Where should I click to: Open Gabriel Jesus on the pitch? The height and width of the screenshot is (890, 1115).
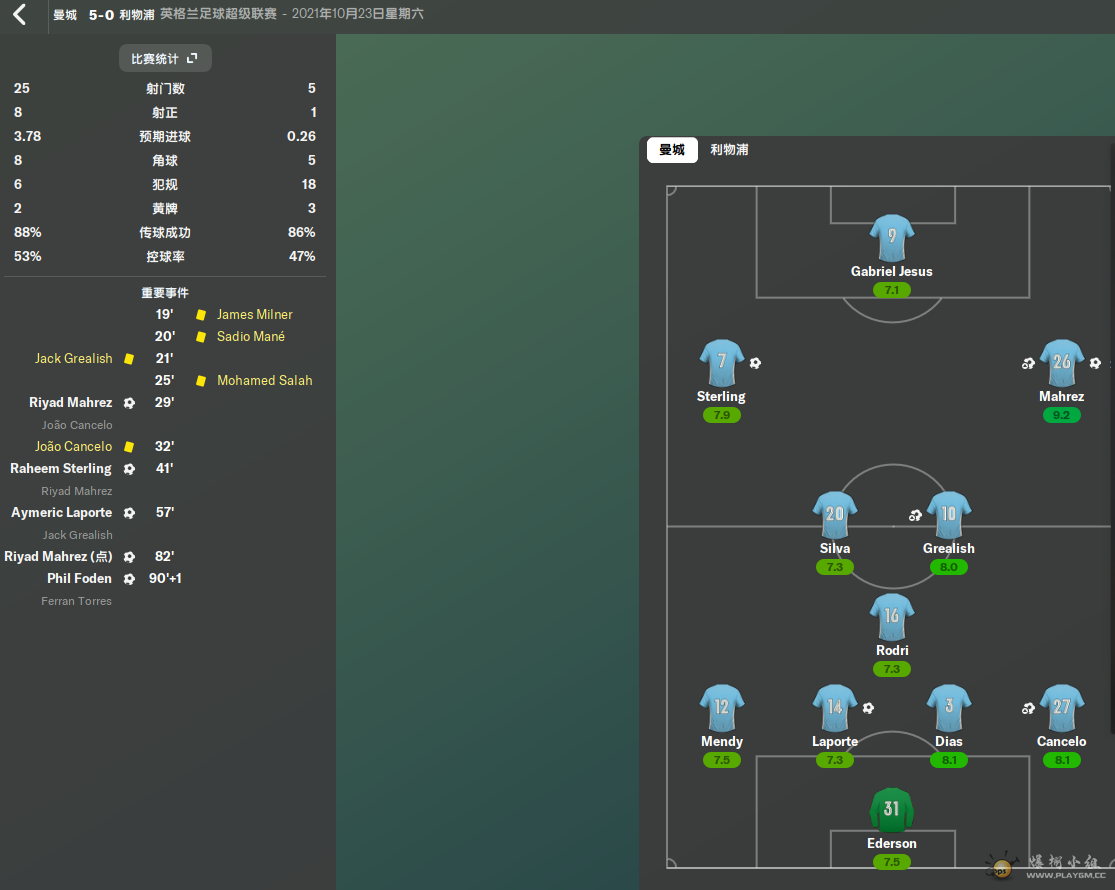click(x=891, y=238)
